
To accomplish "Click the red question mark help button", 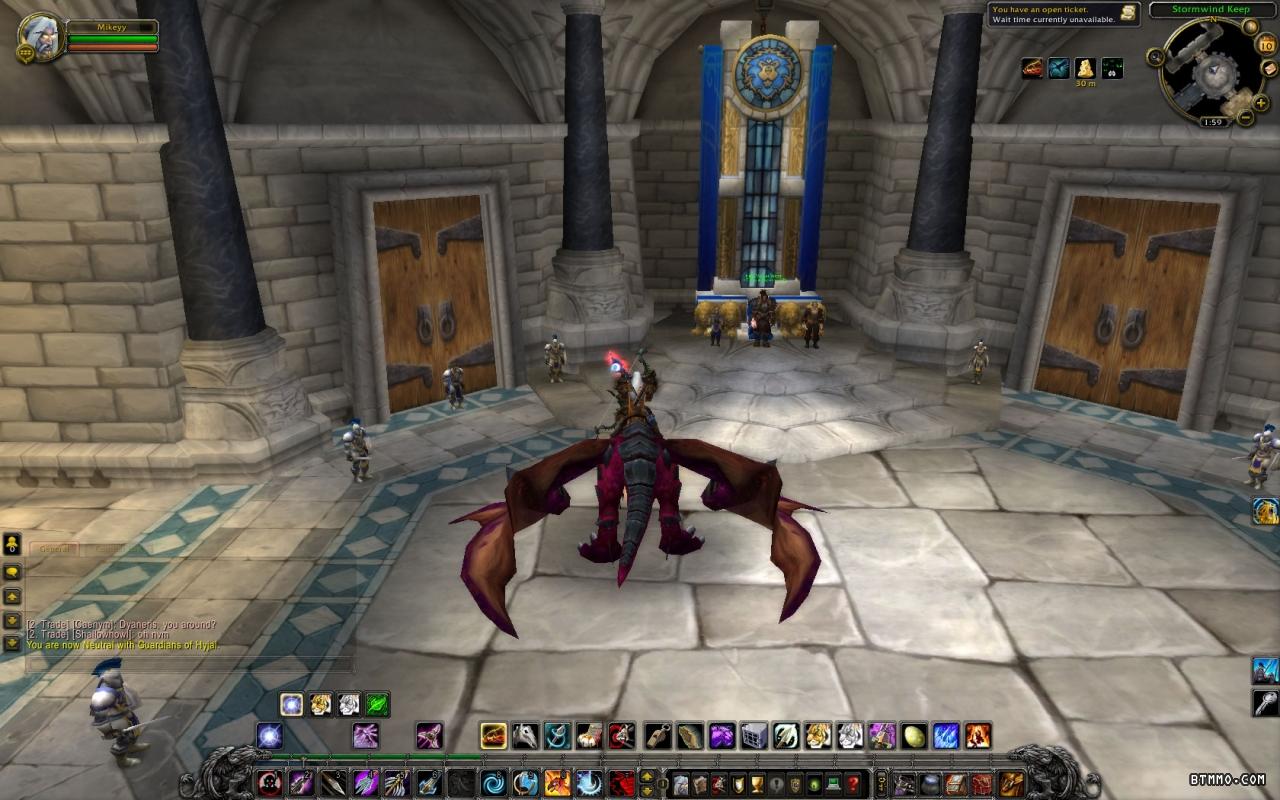I will pyautogui.click(x=852, y=783).
